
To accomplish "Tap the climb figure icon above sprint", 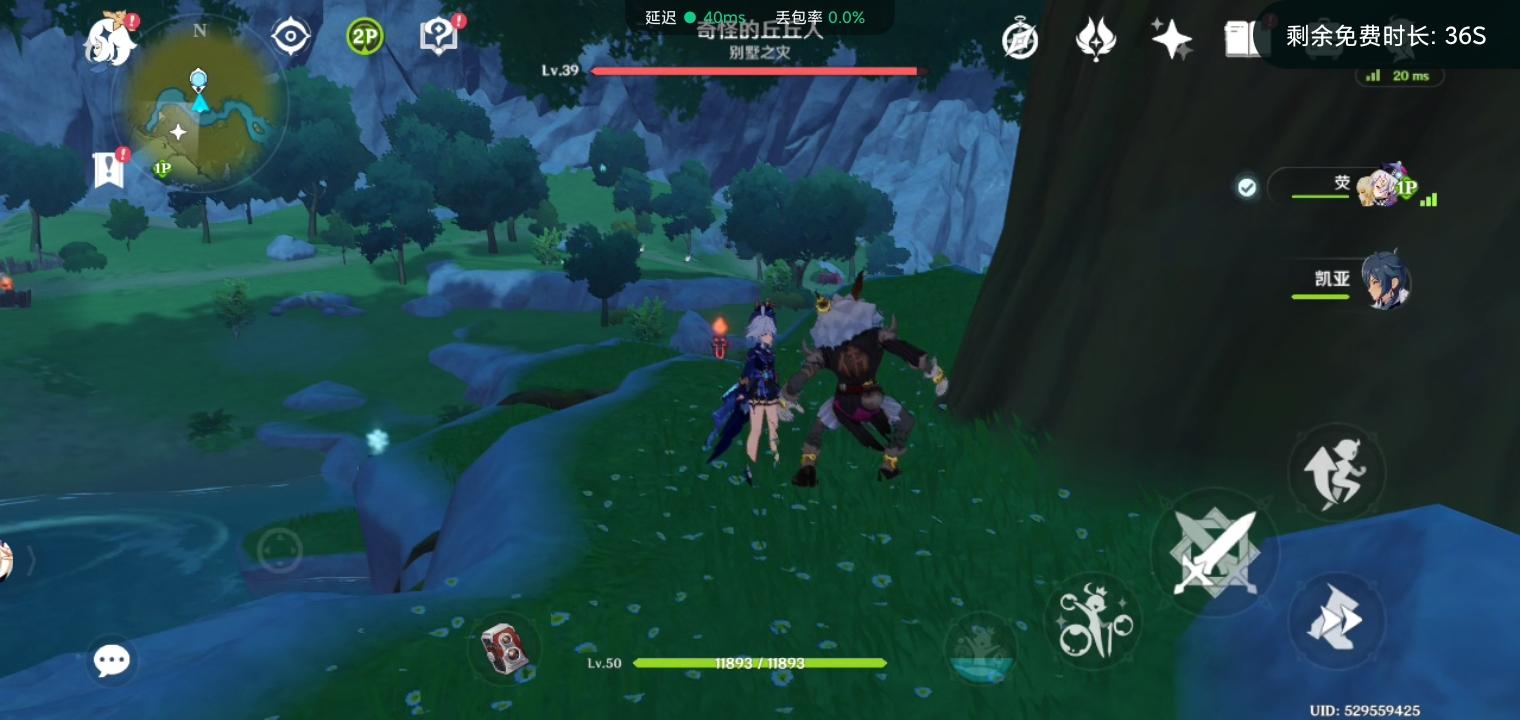I will tap(1337, 472).
